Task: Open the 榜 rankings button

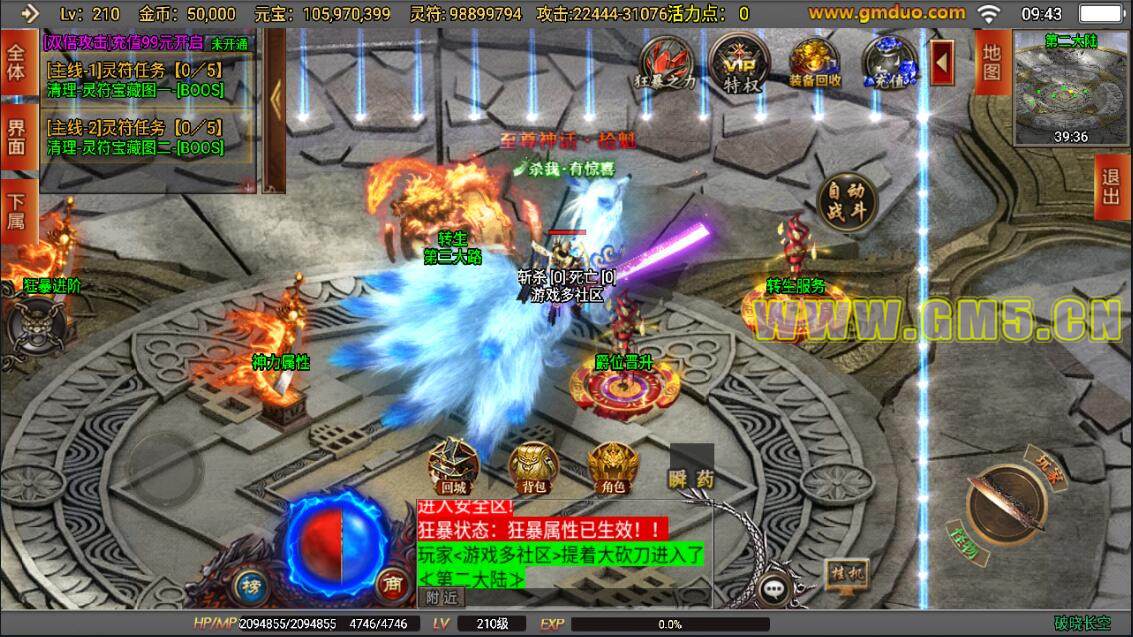Action: 250,584
